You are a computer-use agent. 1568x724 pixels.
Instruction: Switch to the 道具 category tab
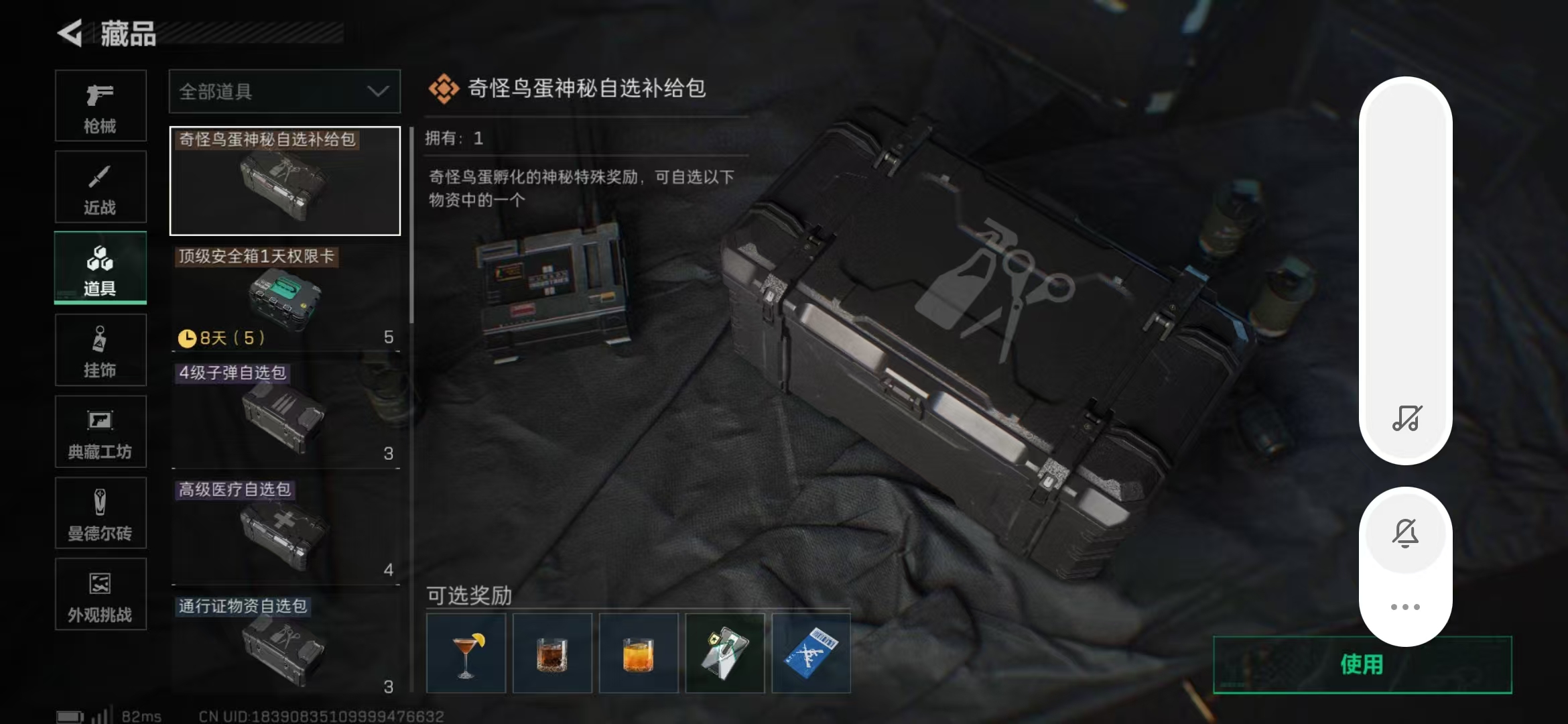(99, 268)
